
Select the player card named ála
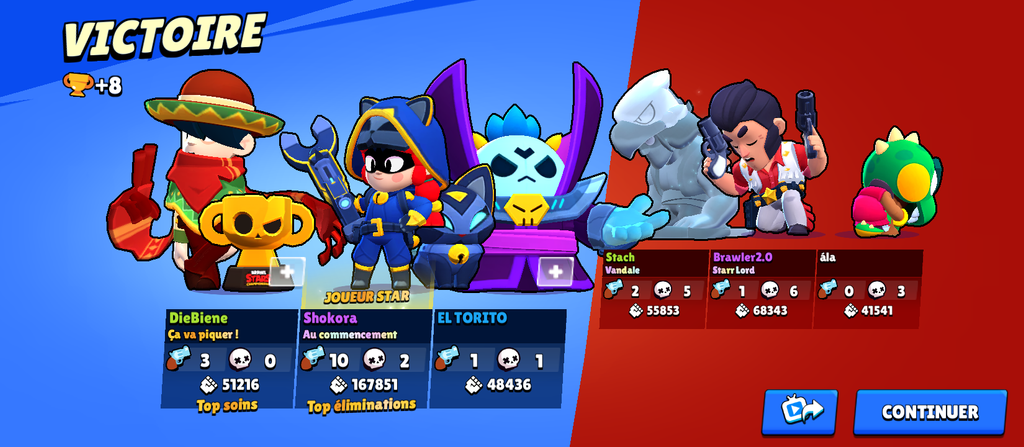(867, 288)
